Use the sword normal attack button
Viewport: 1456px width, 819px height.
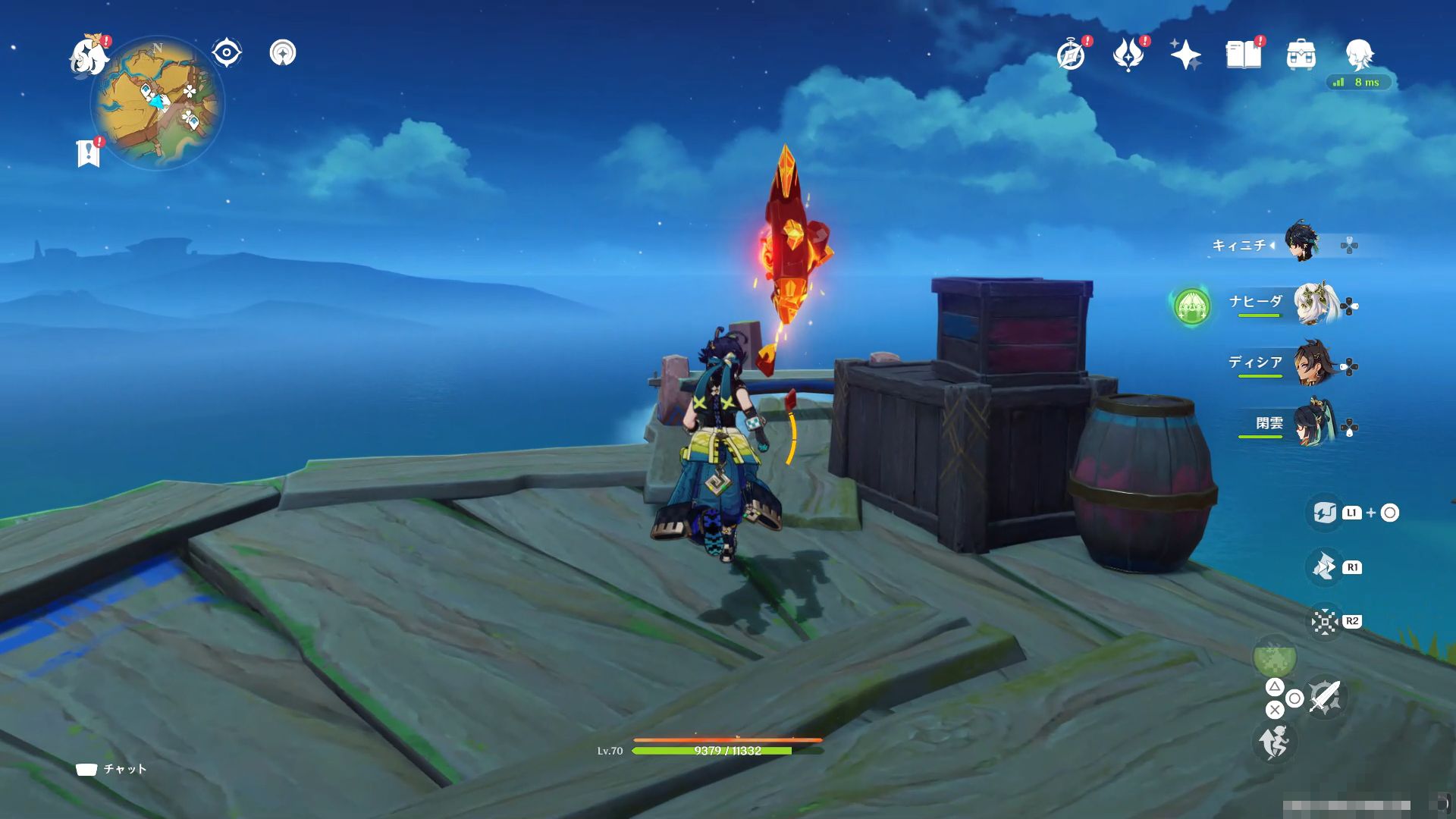point(1325,696)
